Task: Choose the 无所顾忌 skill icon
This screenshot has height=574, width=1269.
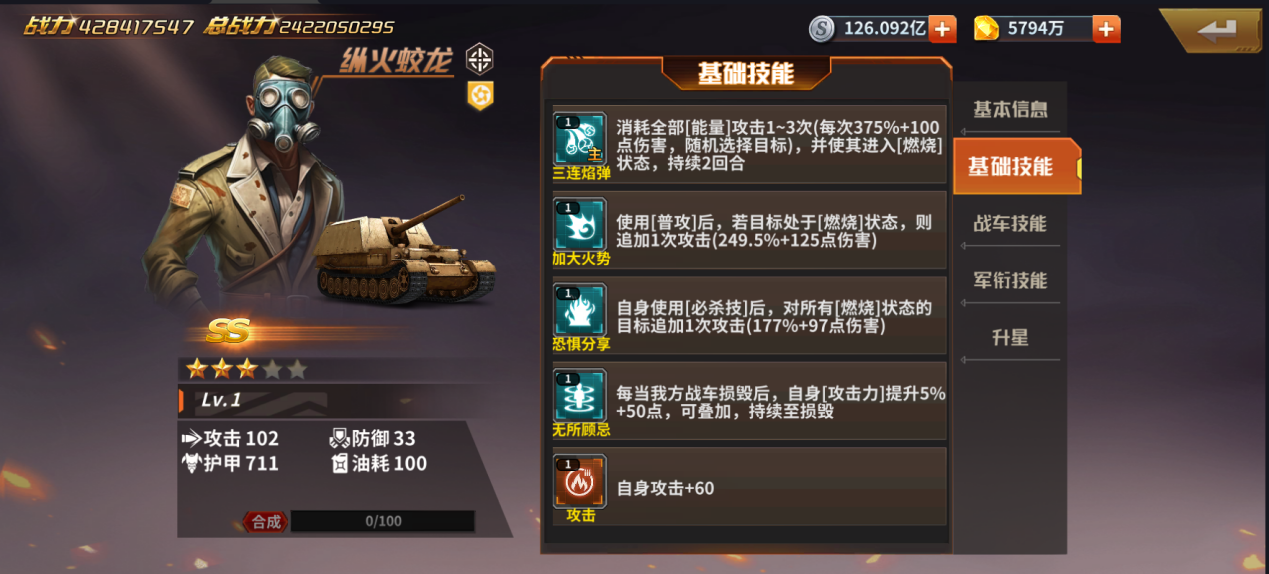Action: point(580,396)
